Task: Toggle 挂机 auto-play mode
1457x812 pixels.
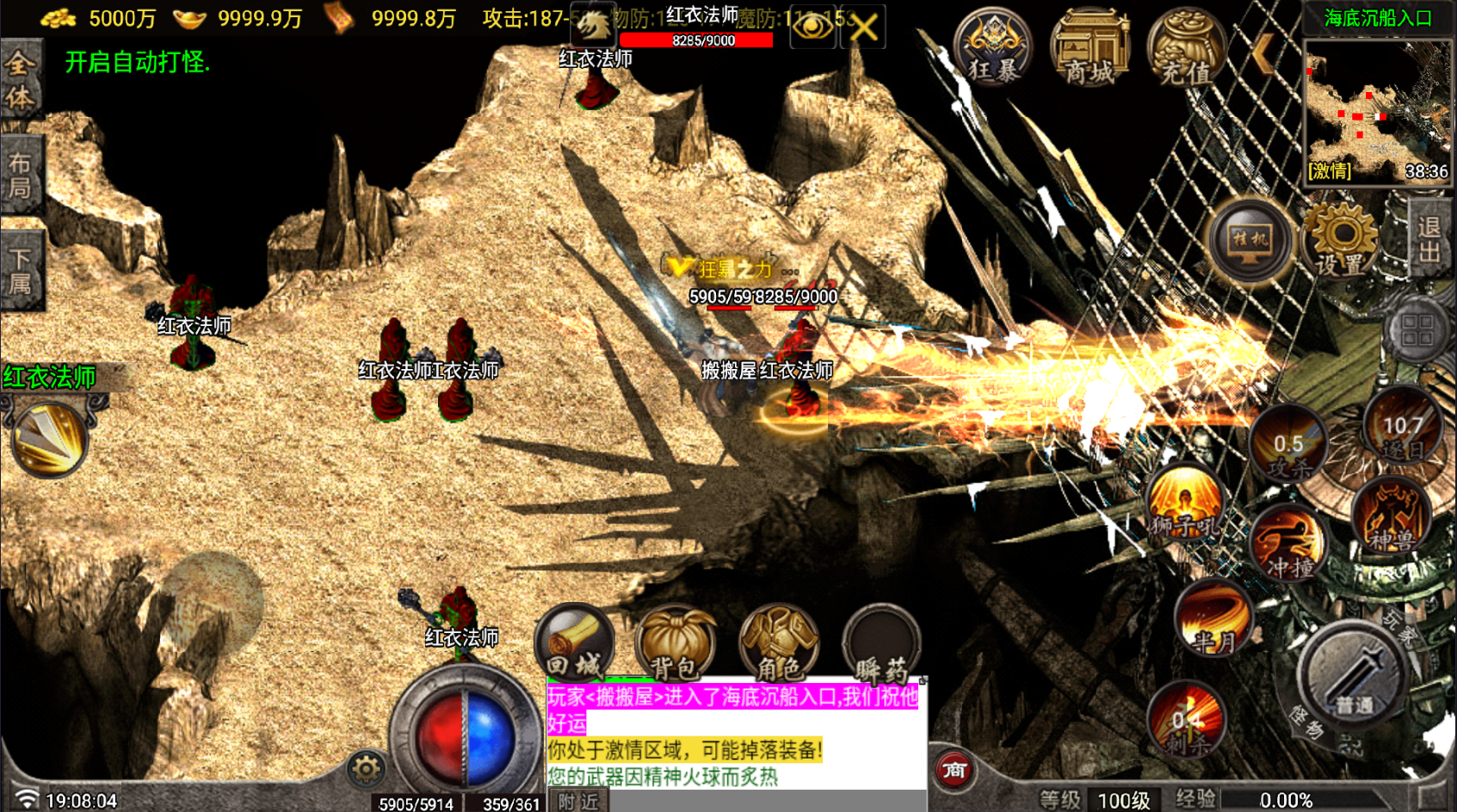Action: point(1250,241)
